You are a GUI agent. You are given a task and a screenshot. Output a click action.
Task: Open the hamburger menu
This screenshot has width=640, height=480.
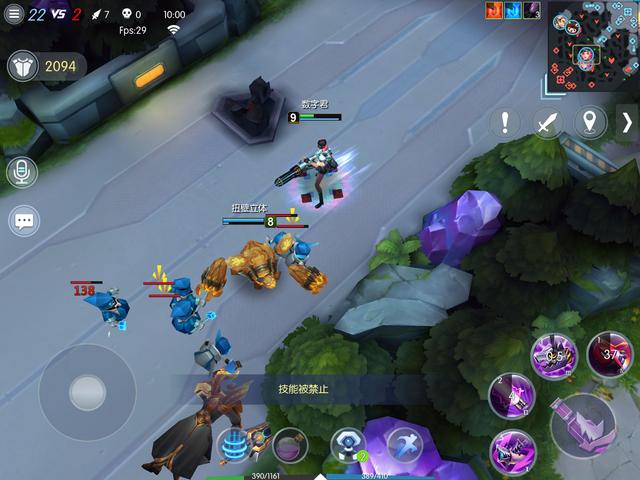pyautogui.click(x=14, y=14)
